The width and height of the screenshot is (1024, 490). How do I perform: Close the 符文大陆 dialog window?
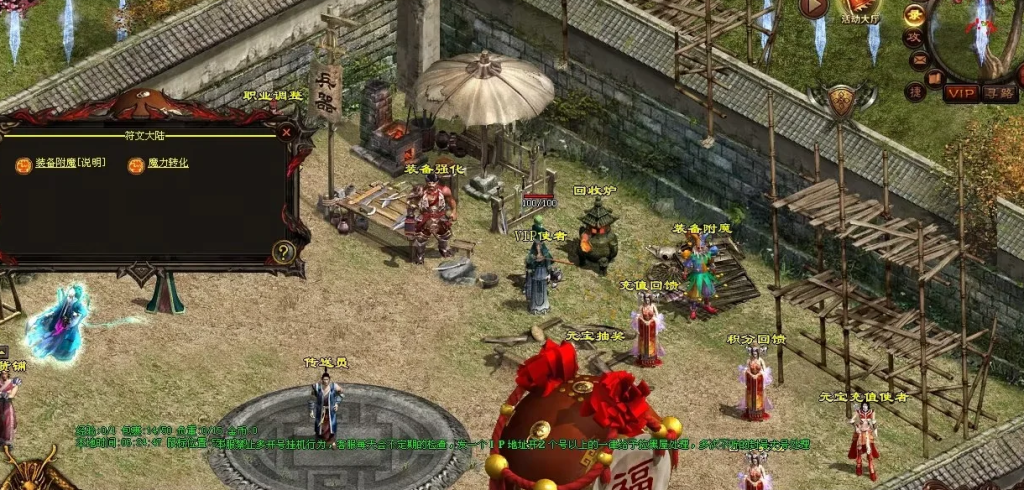pyautogui.click(x=287, y=131)
